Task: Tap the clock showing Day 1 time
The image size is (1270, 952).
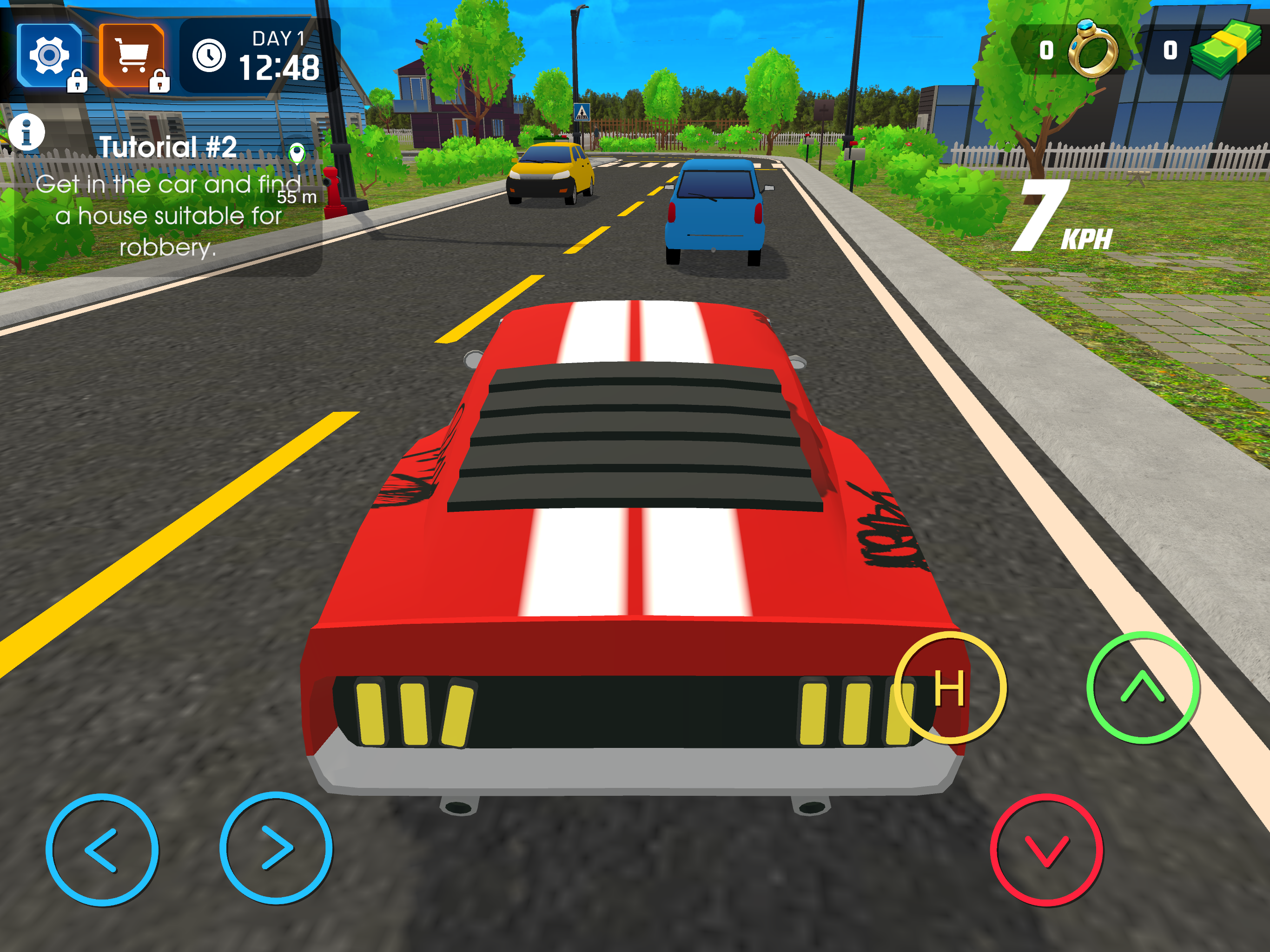Action: click(210, 54)
